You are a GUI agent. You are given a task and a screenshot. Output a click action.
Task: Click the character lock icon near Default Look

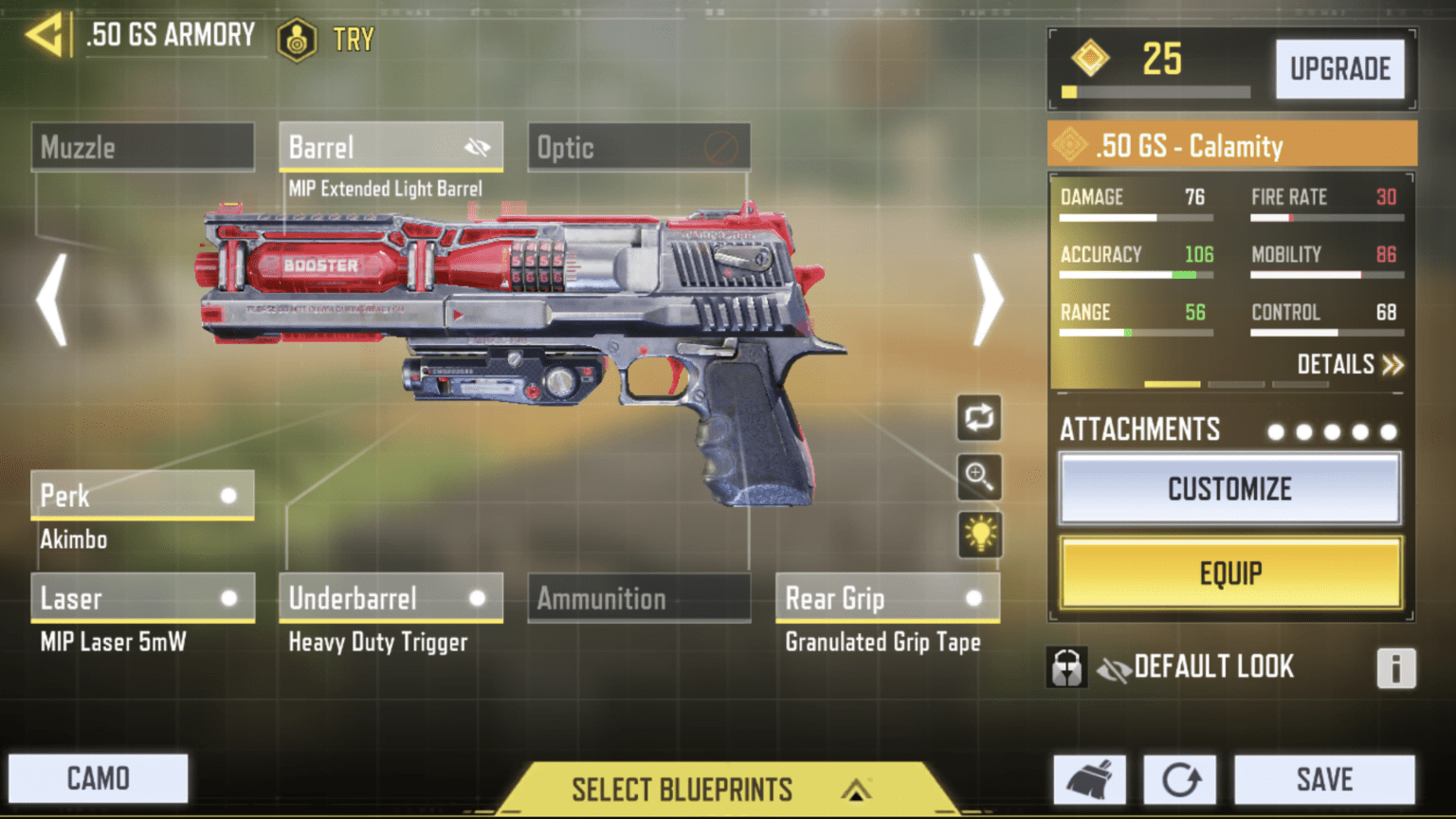[x=1066, y=667]
